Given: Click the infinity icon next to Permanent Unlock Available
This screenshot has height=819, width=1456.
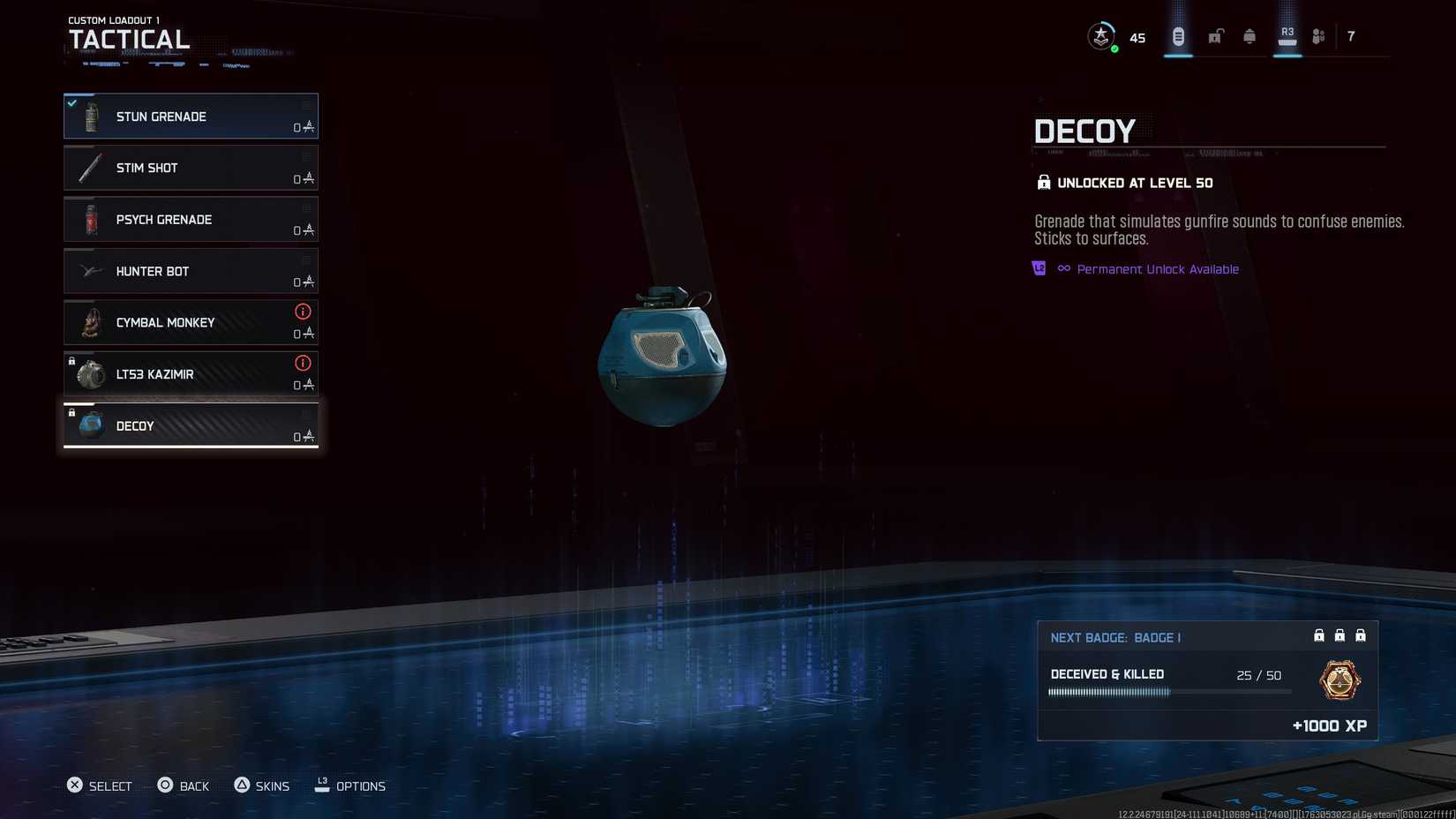Looking at the screenshot, I should (x=1063, y=268).
